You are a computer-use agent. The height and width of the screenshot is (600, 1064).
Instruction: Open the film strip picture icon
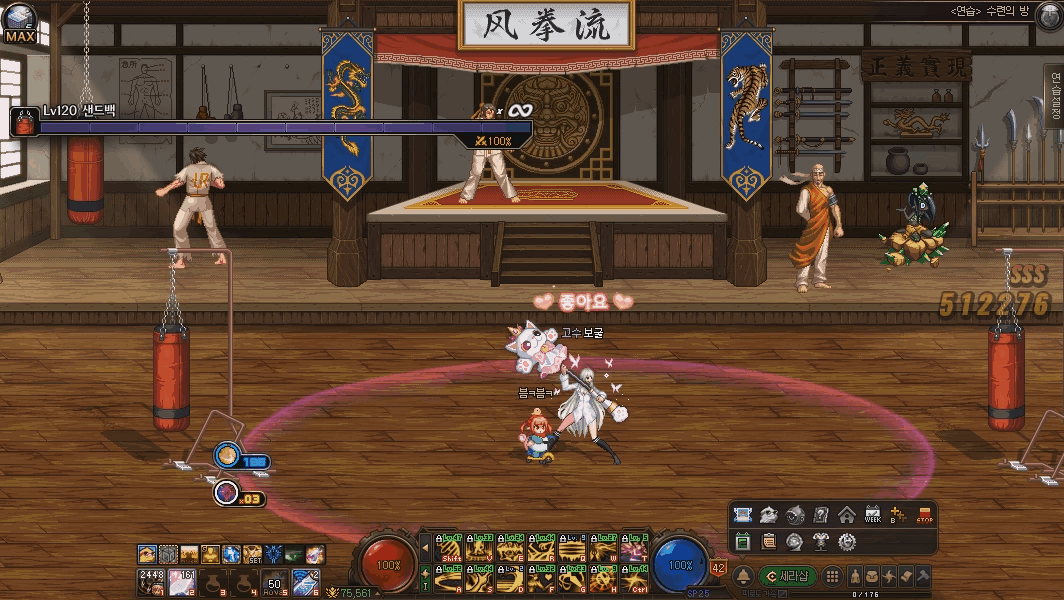click(x=743, y=515)
